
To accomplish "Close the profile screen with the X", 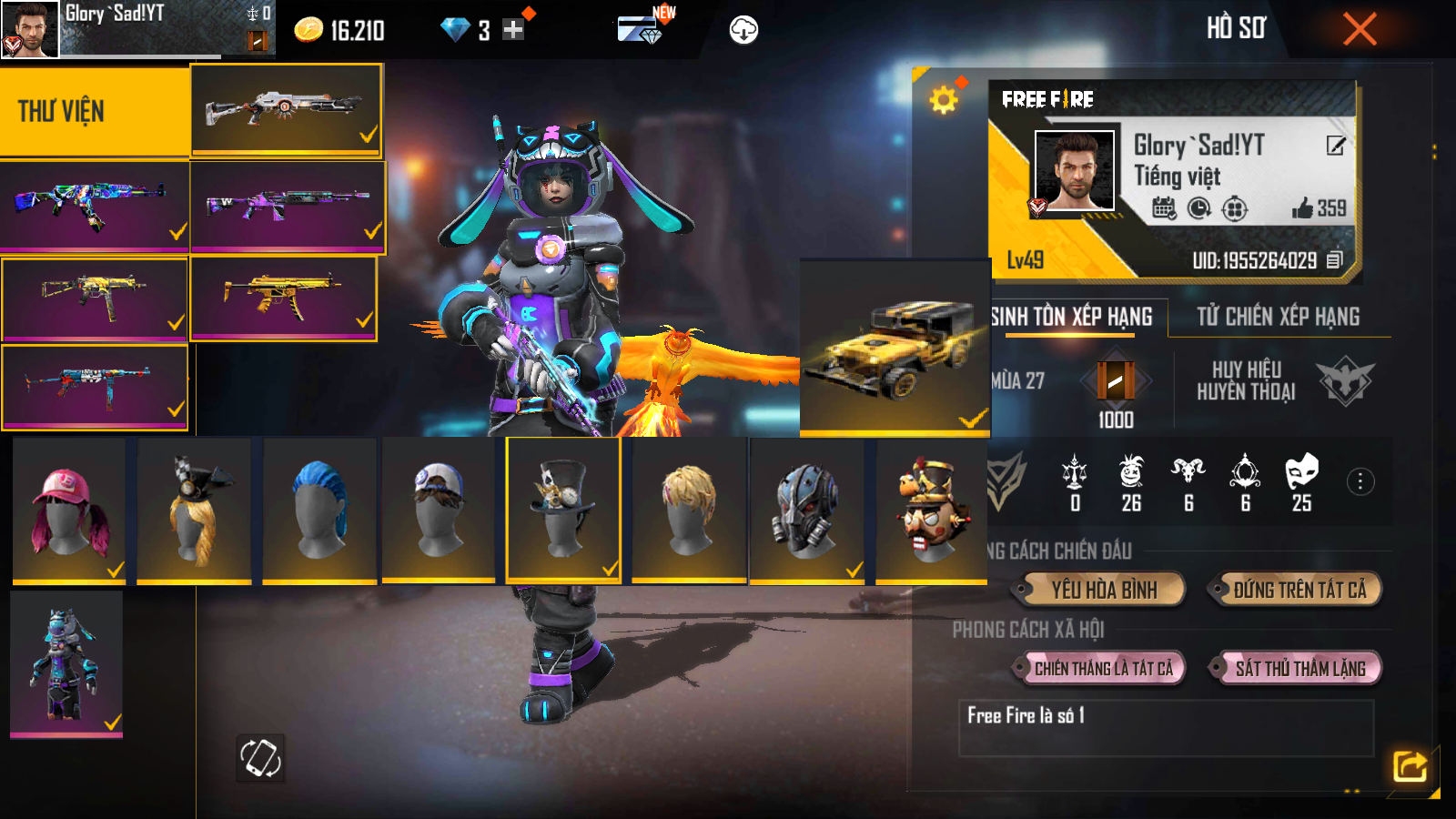I will [1360, 29].
